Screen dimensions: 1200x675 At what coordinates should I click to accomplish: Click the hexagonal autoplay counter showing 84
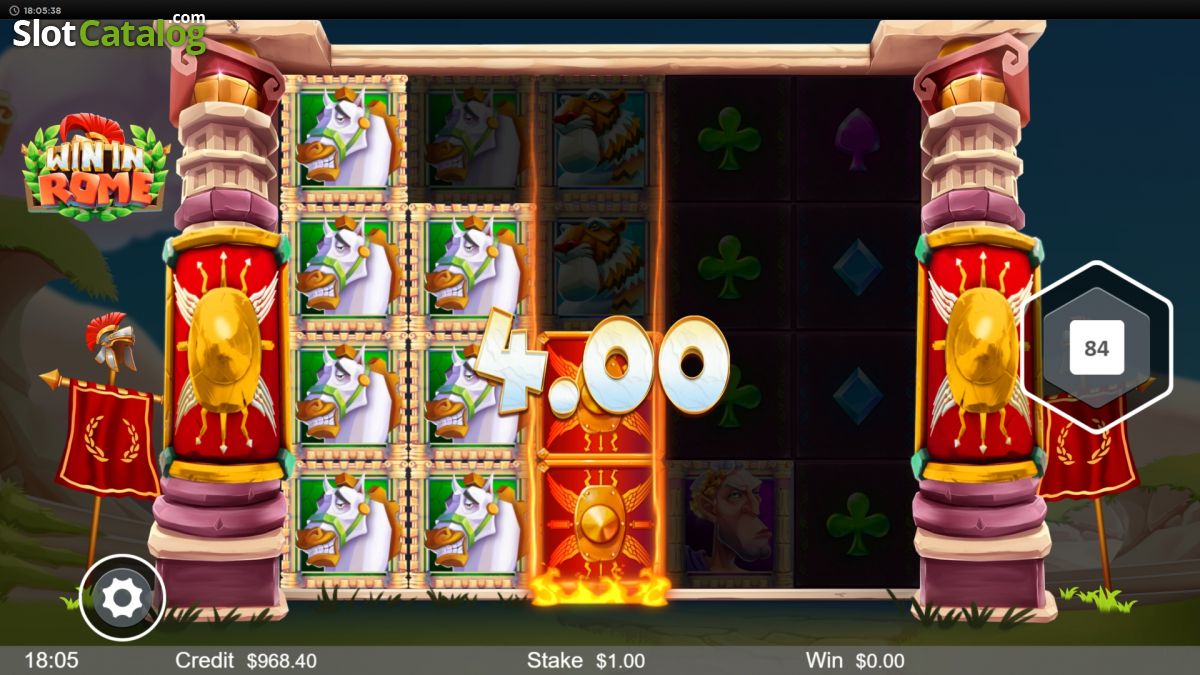1096,348
